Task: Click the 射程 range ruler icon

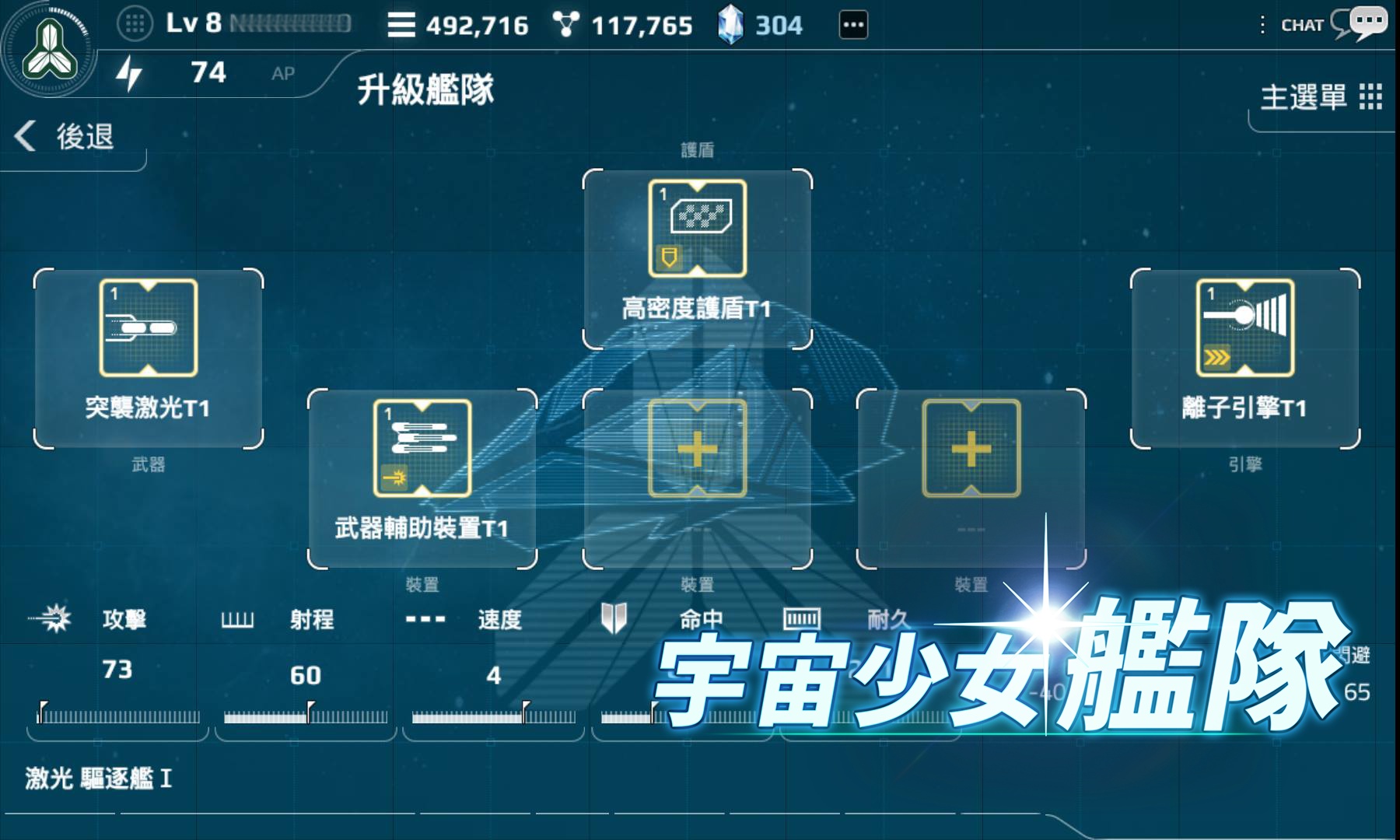Action: click(238, 620)
